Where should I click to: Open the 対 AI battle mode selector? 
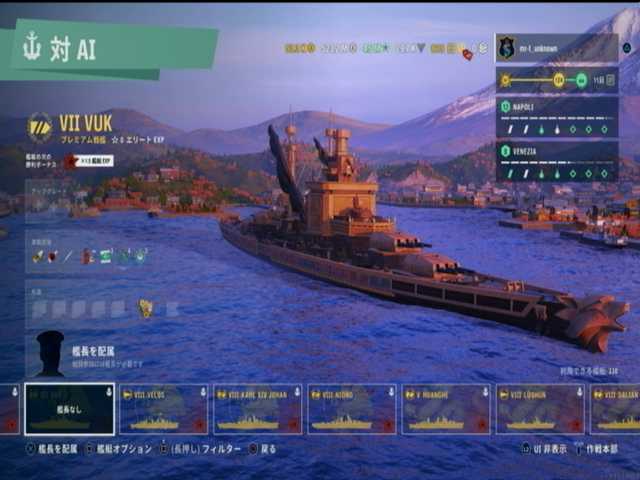pyautogui.click(x=110, y=50)
